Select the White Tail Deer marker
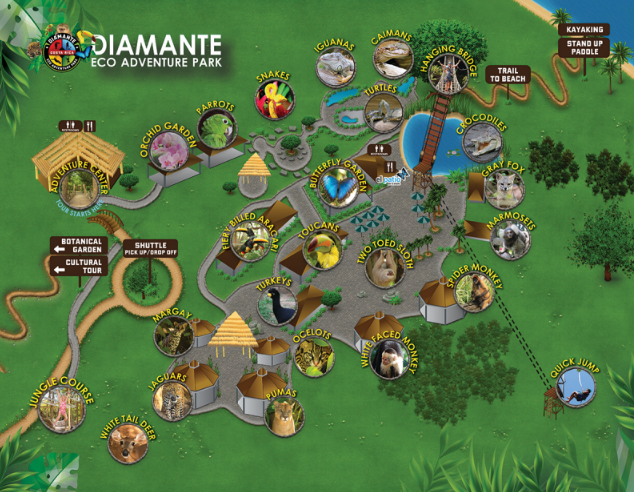The image size is (634, 492). (x=128, y=441)
